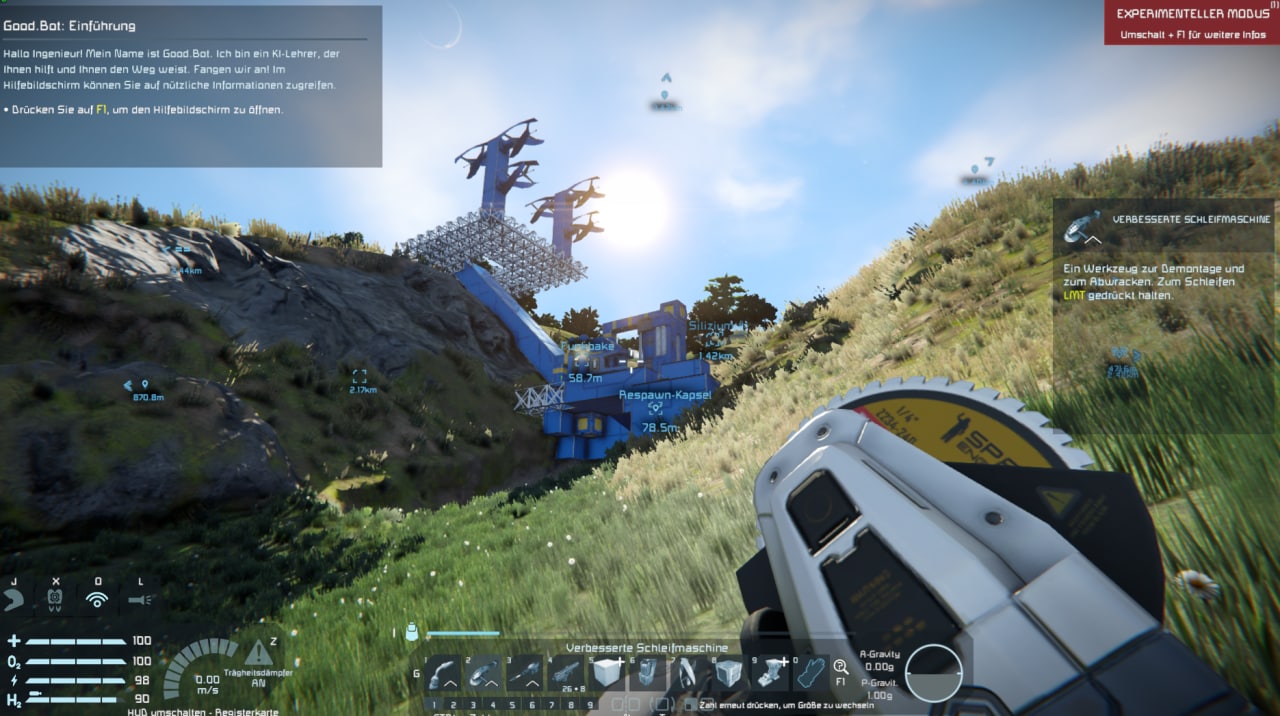Switch to toolbar page 5
1280x716 pixels.
click(x=512, y=705)
